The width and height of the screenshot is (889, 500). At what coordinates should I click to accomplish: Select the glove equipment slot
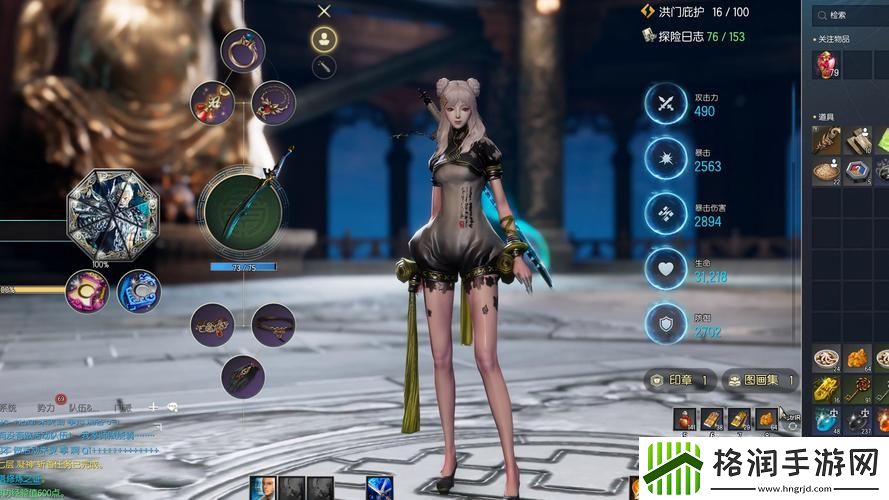pyautogui.click(x=242, y=377)
